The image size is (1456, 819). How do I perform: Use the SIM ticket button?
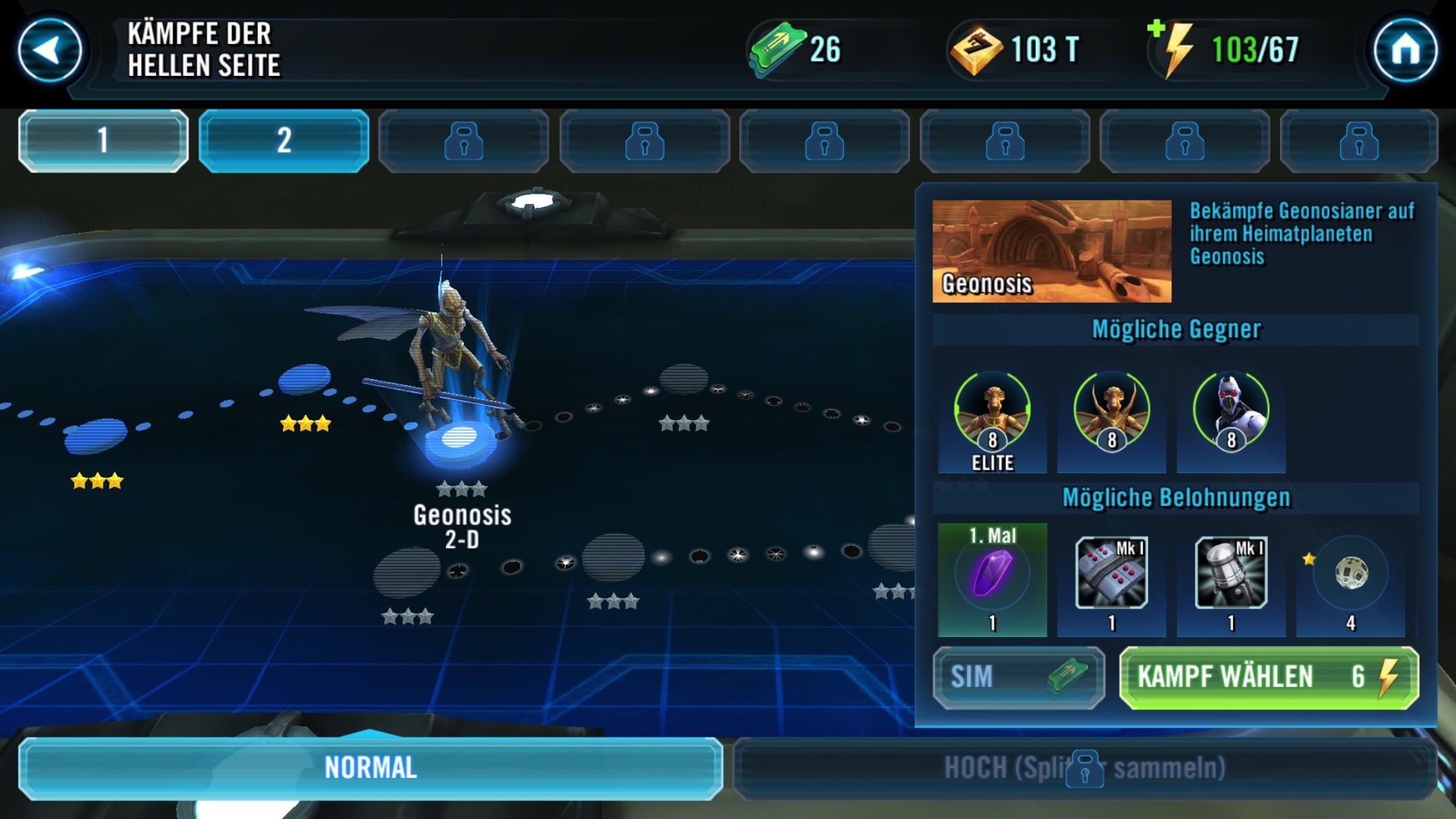point(1018,677)
